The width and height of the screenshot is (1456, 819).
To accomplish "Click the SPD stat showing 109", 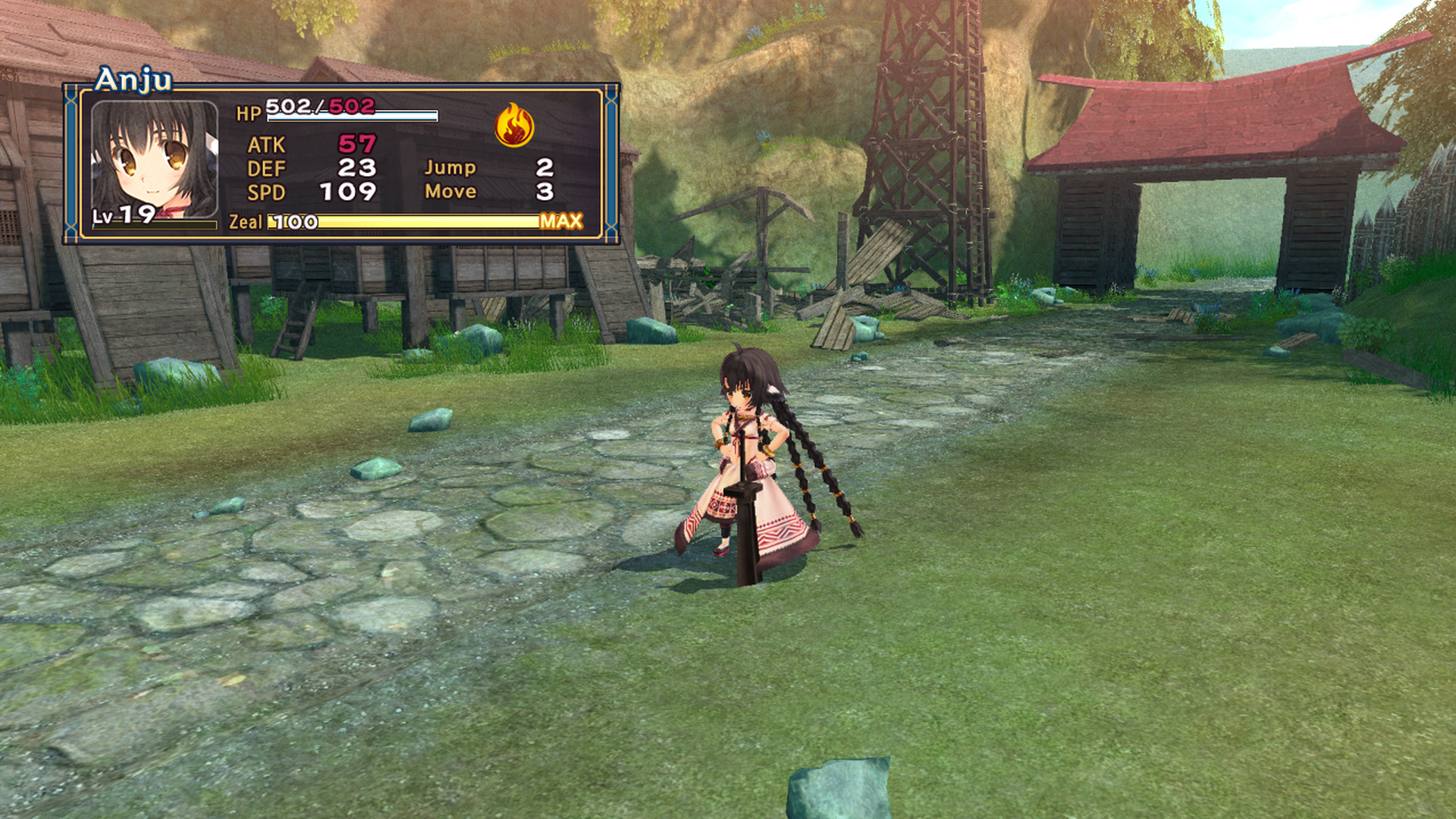I will [350, 192].
